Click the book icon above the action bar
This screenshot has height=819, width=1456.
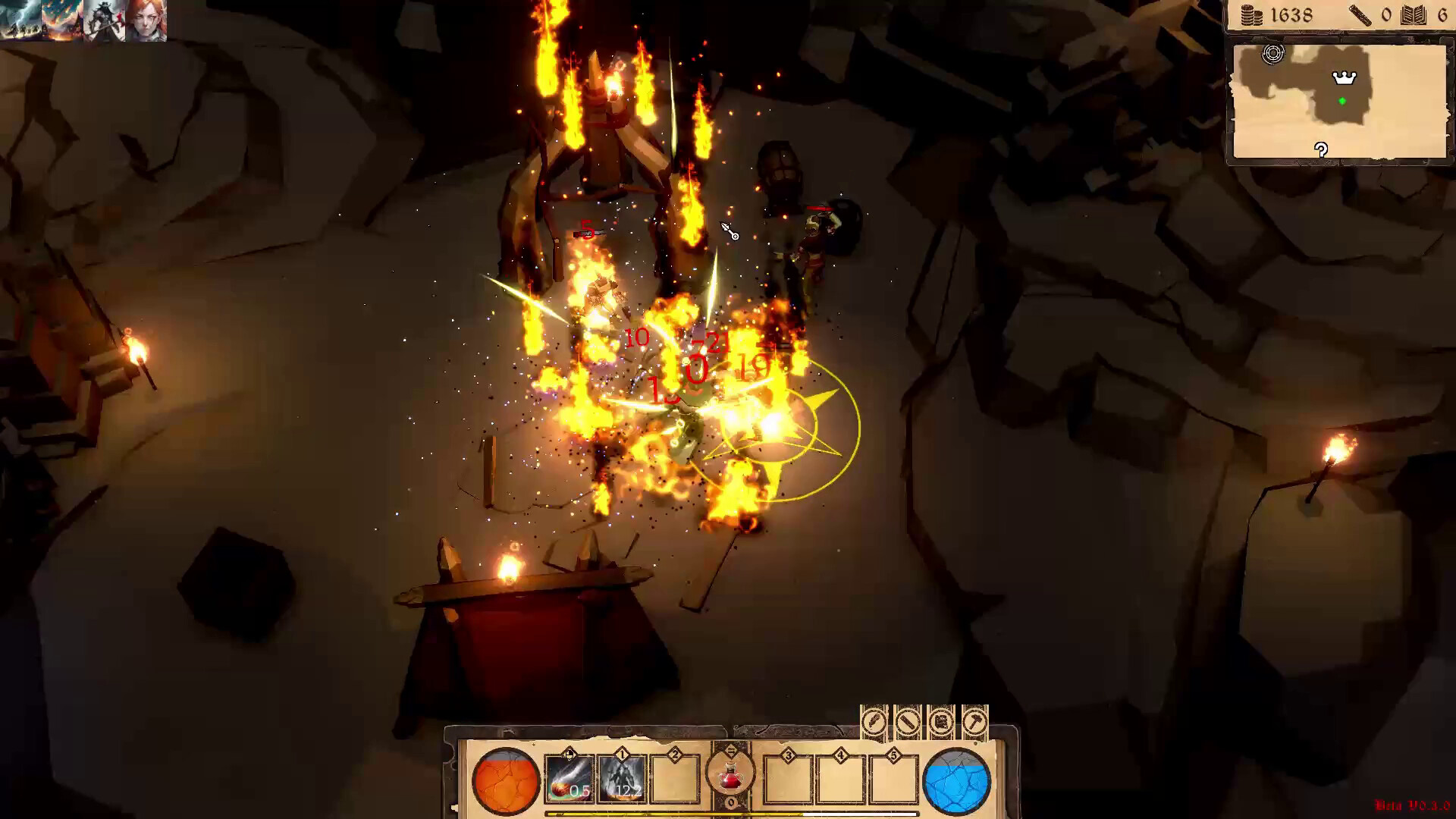[x=940, y=720]
